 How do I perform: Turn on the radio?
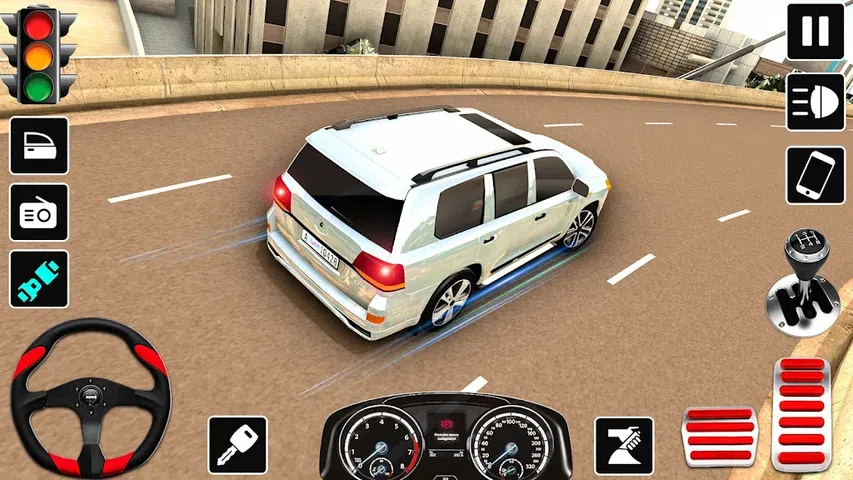pyautogui.click(x=39, y=212)
